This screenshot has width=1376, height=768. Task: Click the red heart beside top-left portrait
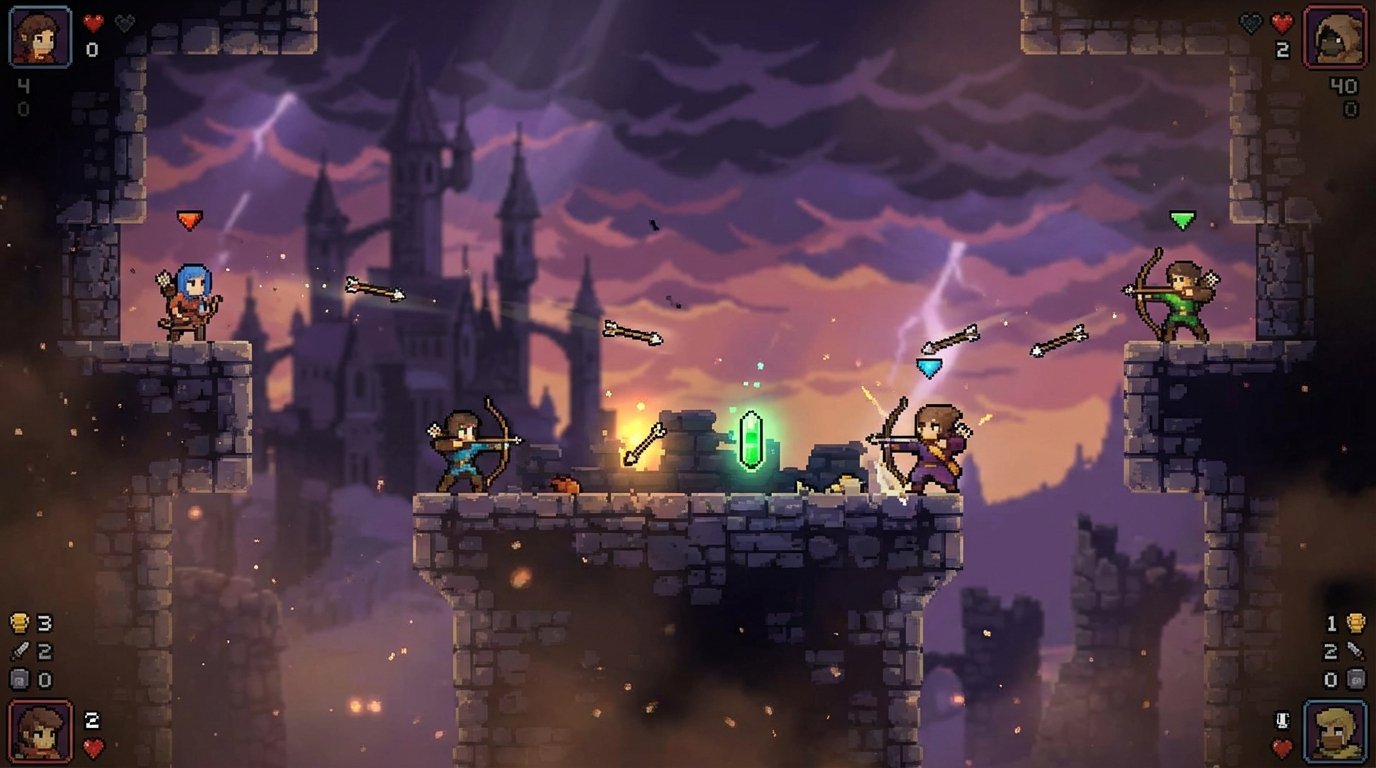point(93,23)
